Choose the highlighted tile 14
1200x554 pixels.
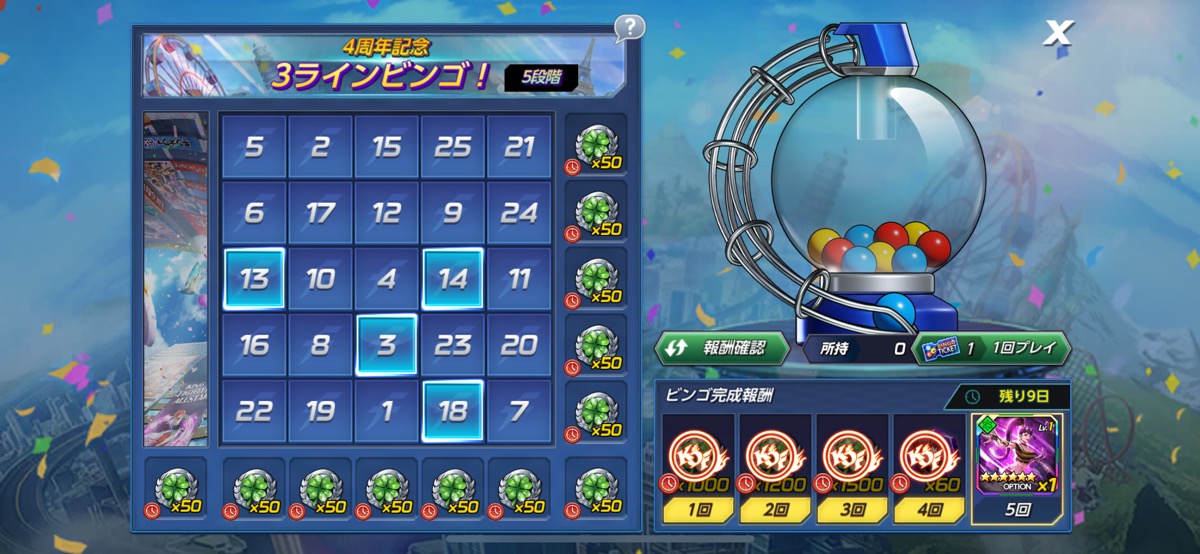(x=453, y=279)
